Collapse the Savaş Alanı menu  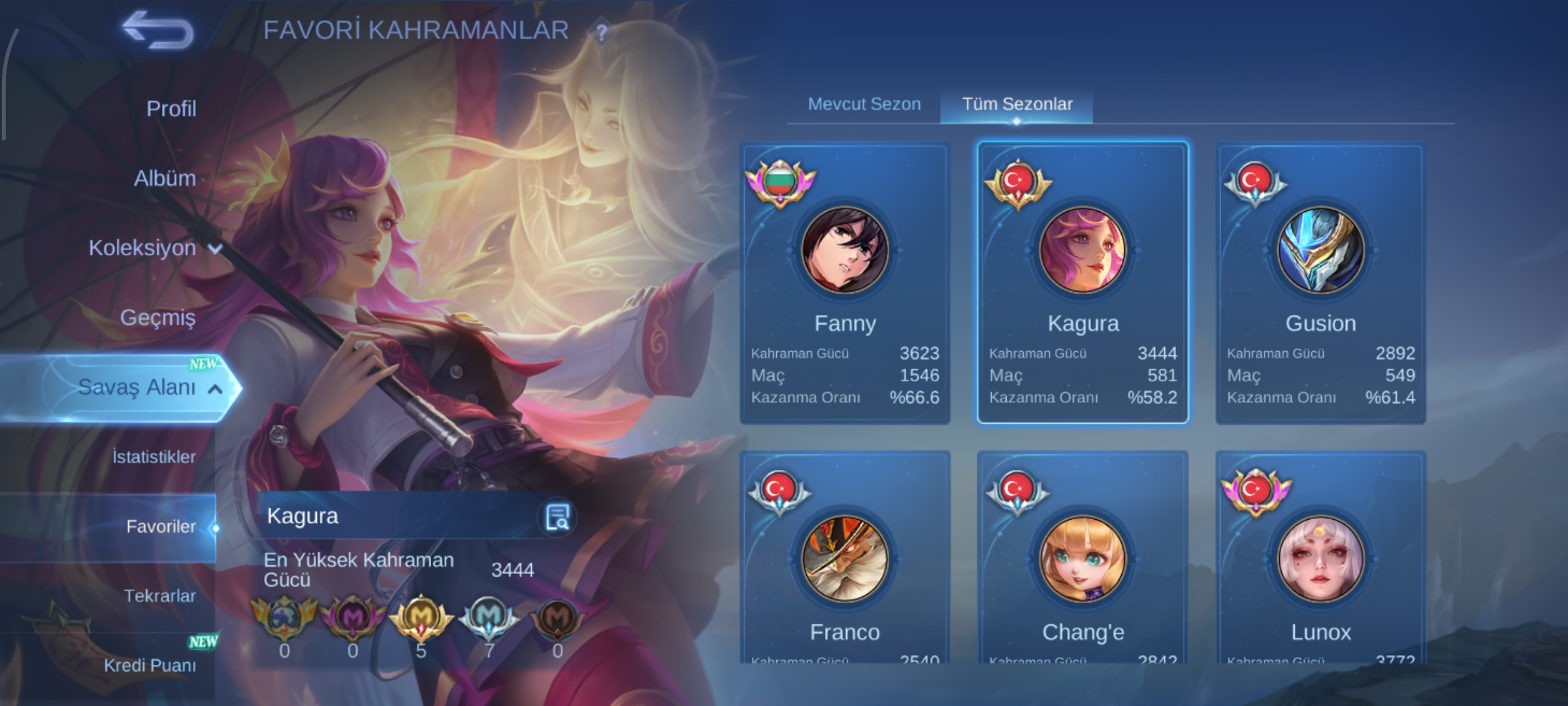tap(149, 388)
